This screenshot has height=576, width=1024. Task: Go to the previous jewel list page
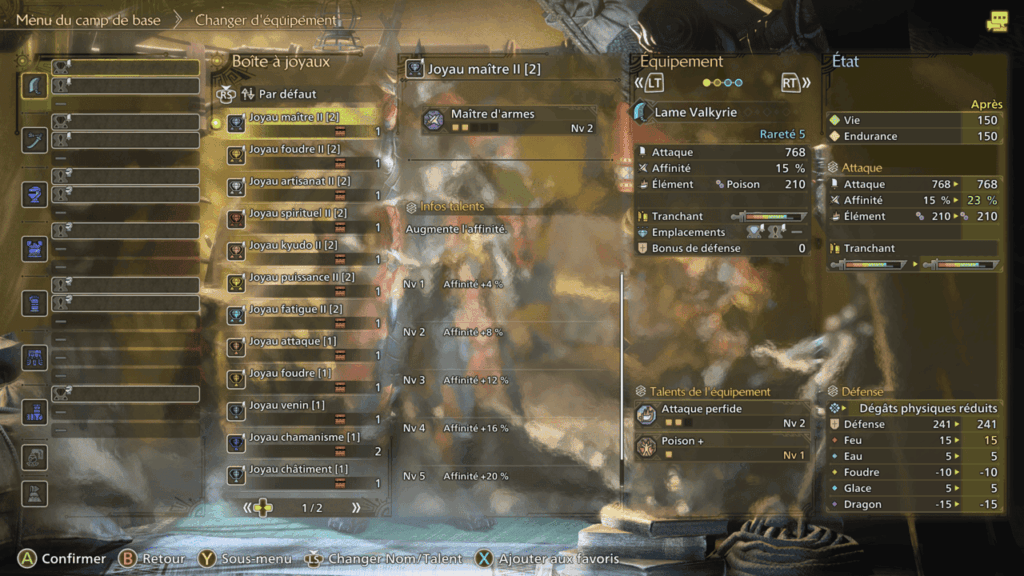(x=249, y=508)
